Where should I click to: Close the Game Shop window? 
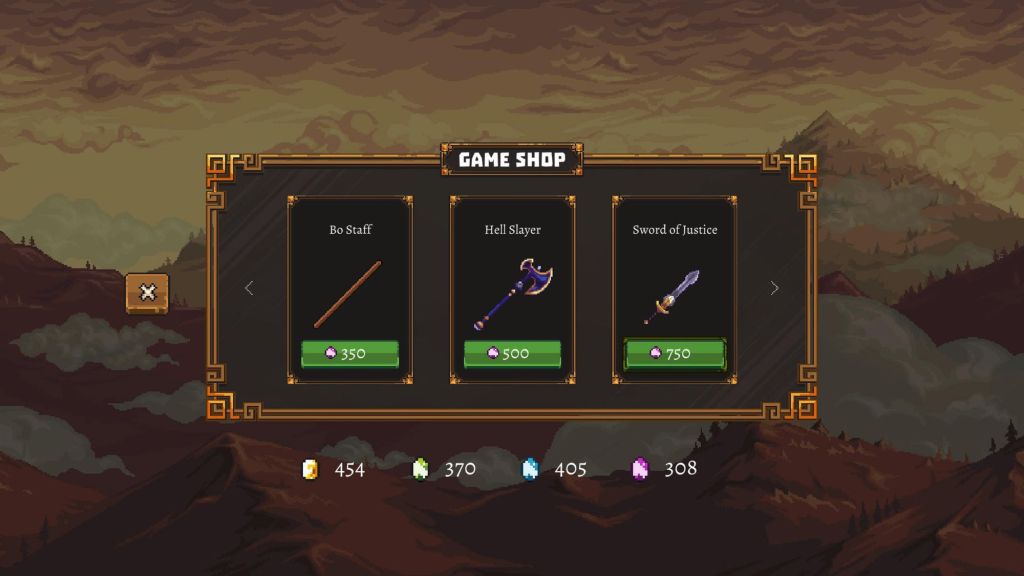tap(147, 292)
